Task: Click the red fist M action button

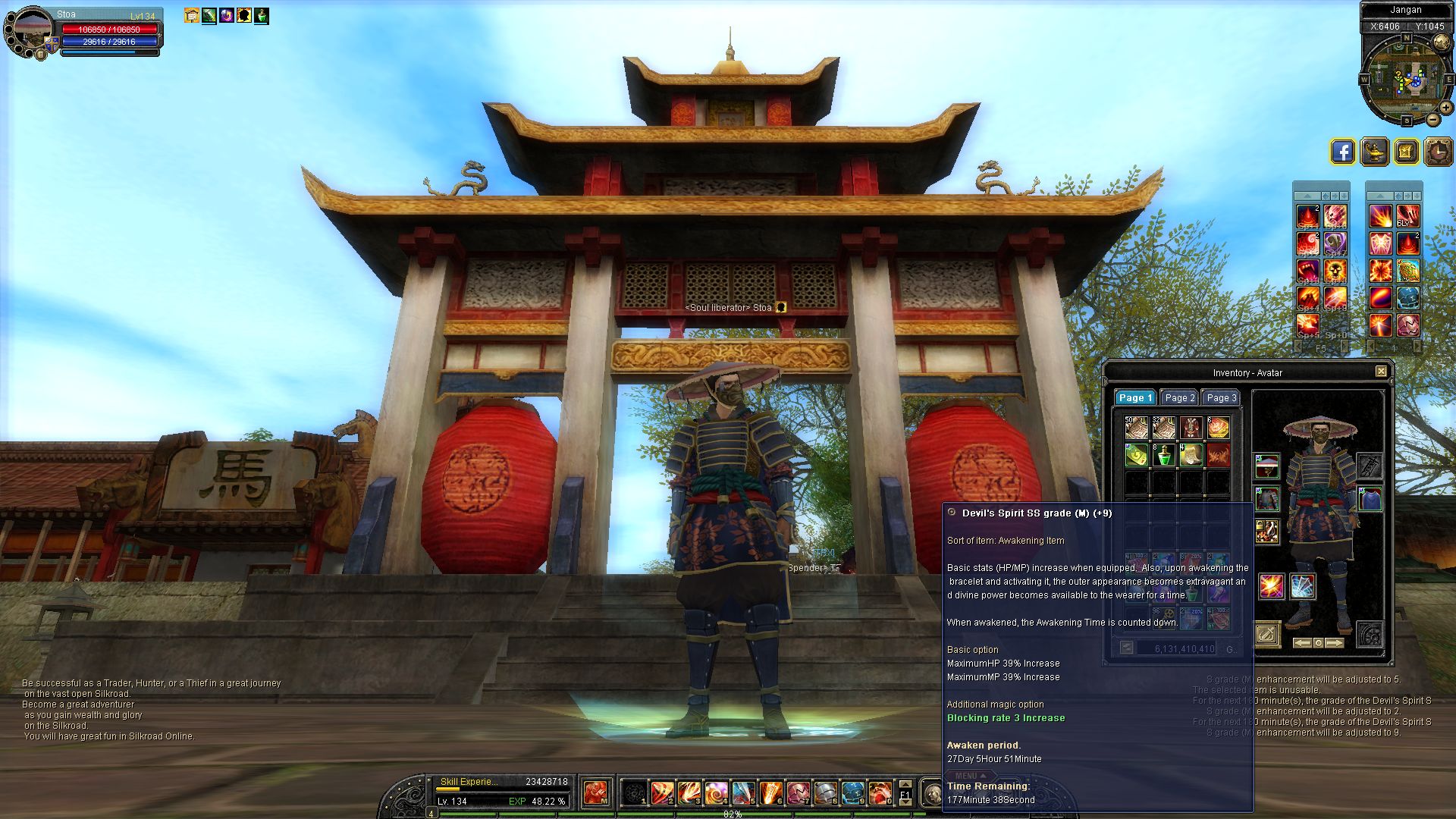Action: coord(596,793)
